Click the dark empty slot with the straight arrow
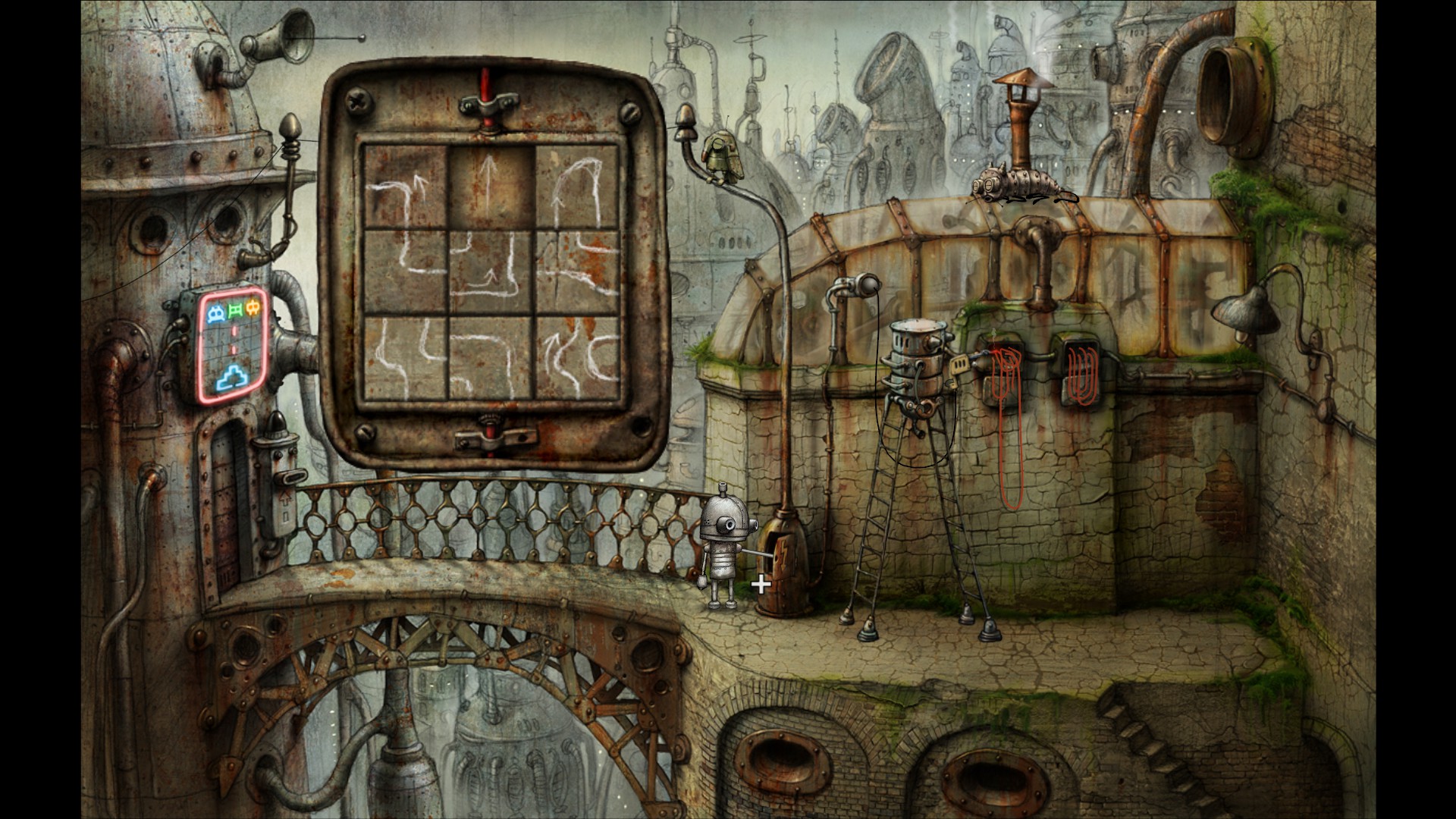Screen dimensions: 1456x819 [x=491, y=187]
